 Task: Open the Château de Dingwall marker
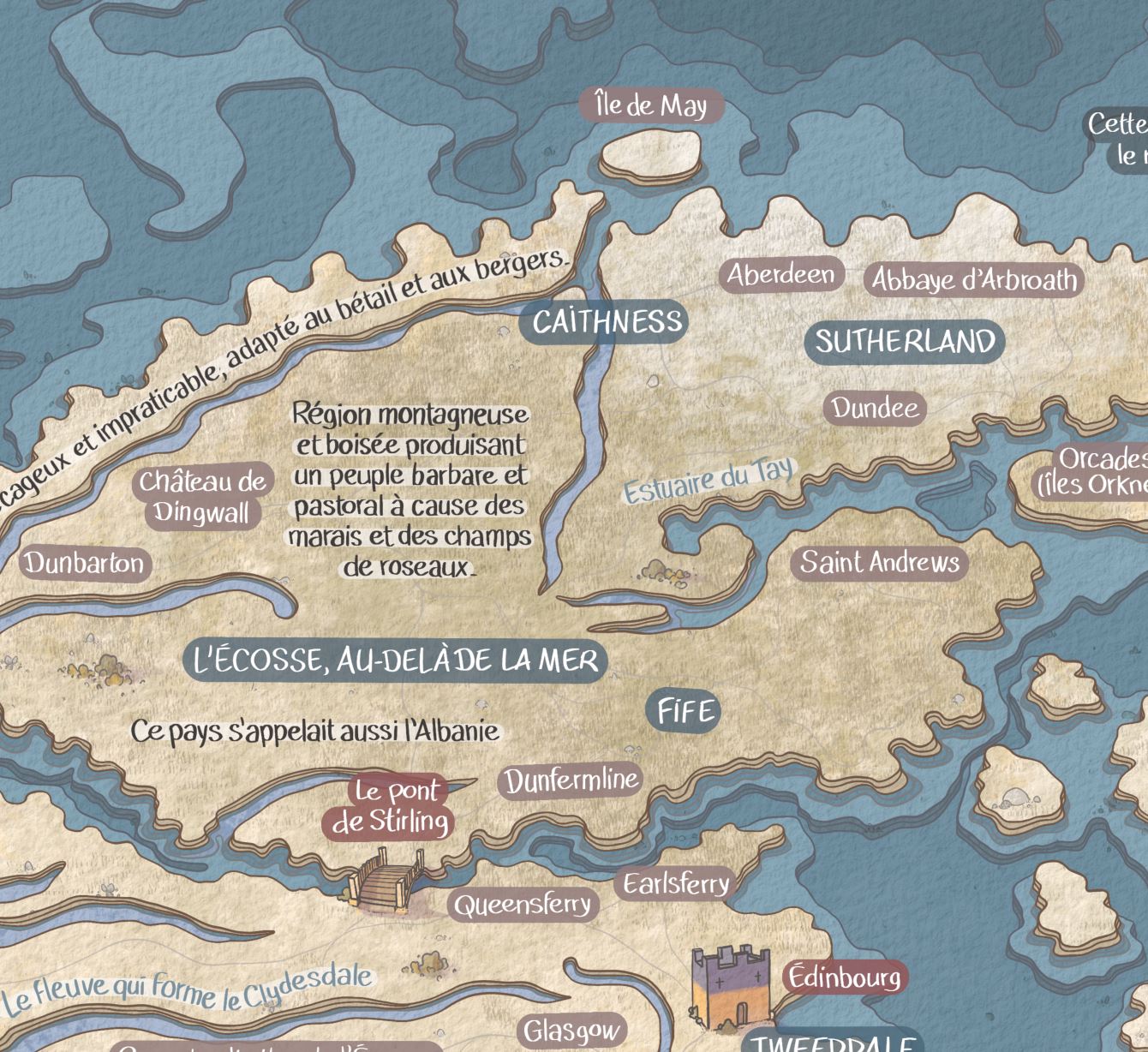[202, 497]
